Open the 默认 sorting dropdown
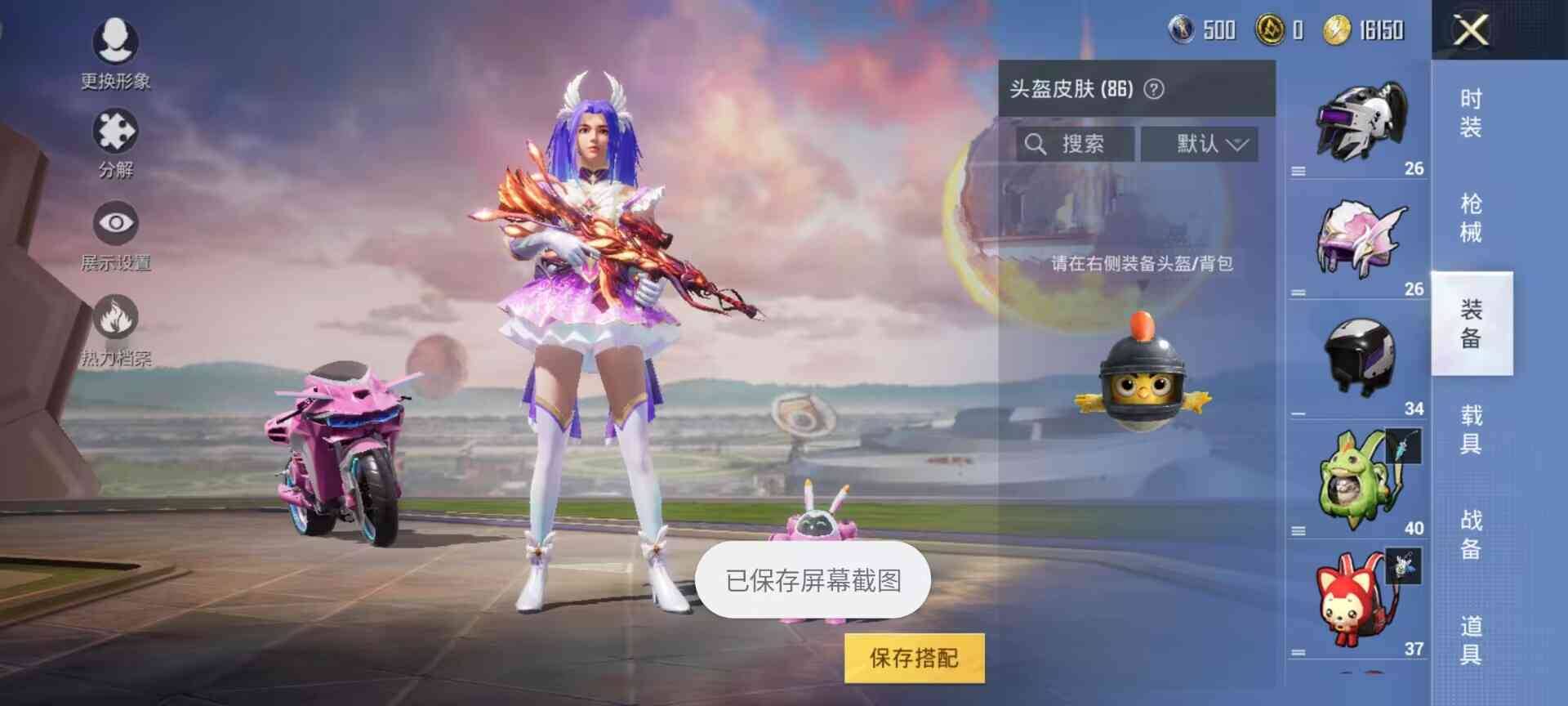Image resolution: width=1568 pixels, height=706 pixels. tap(1200, 144)
